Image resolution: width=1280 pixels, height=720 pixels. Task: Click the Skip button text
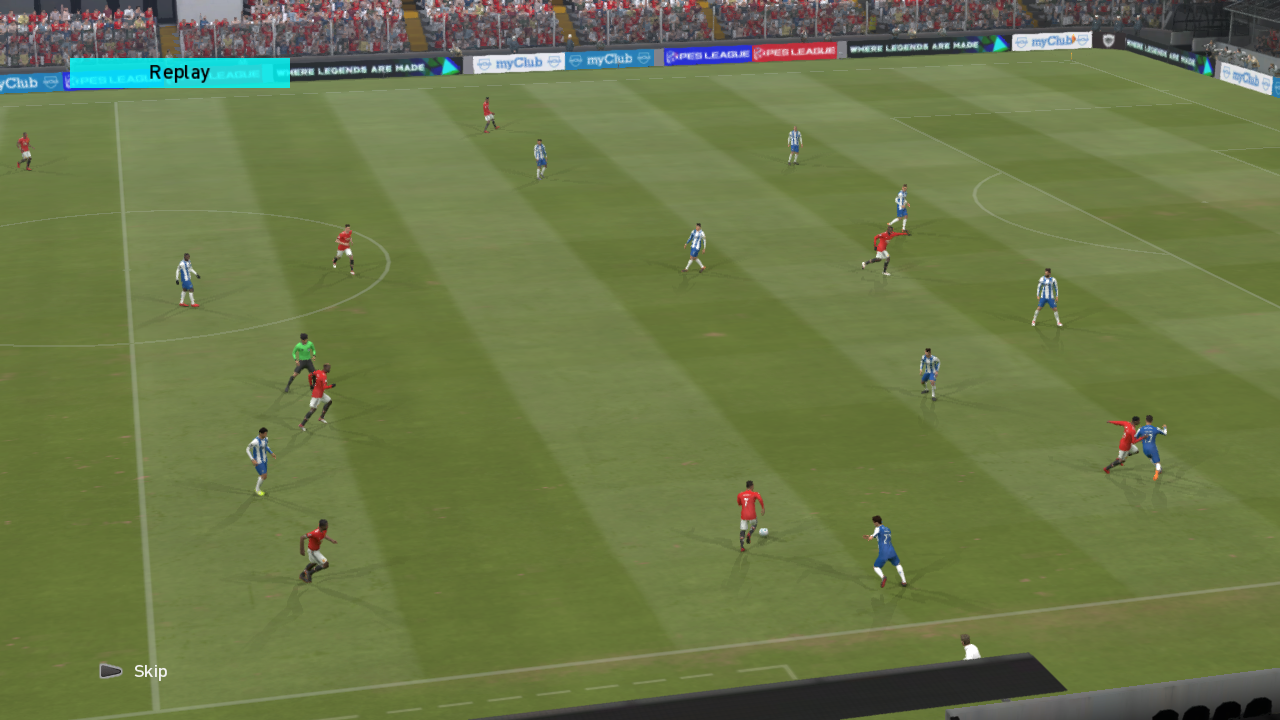(x=151, y=671)
